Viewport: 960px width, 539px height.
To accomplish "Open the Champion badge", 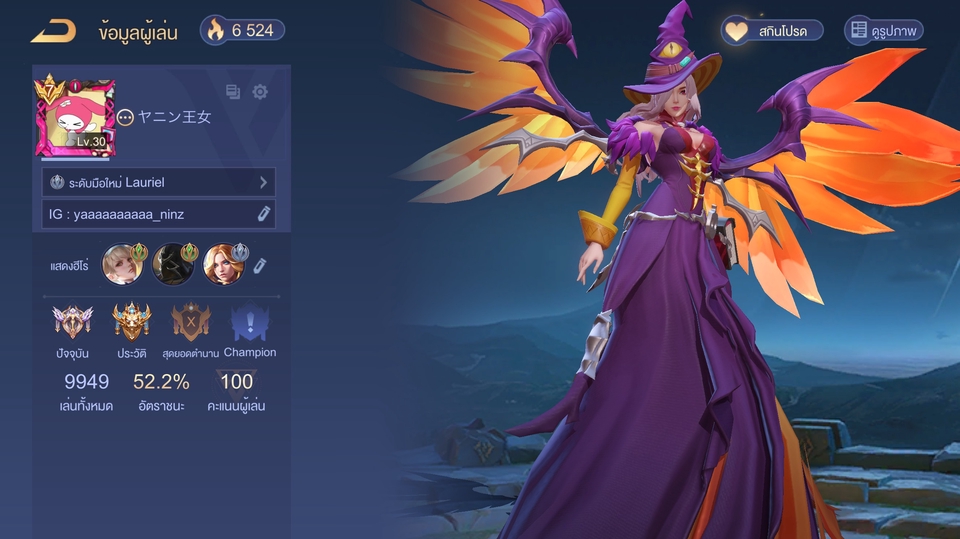I will click(x=250, y=323).
